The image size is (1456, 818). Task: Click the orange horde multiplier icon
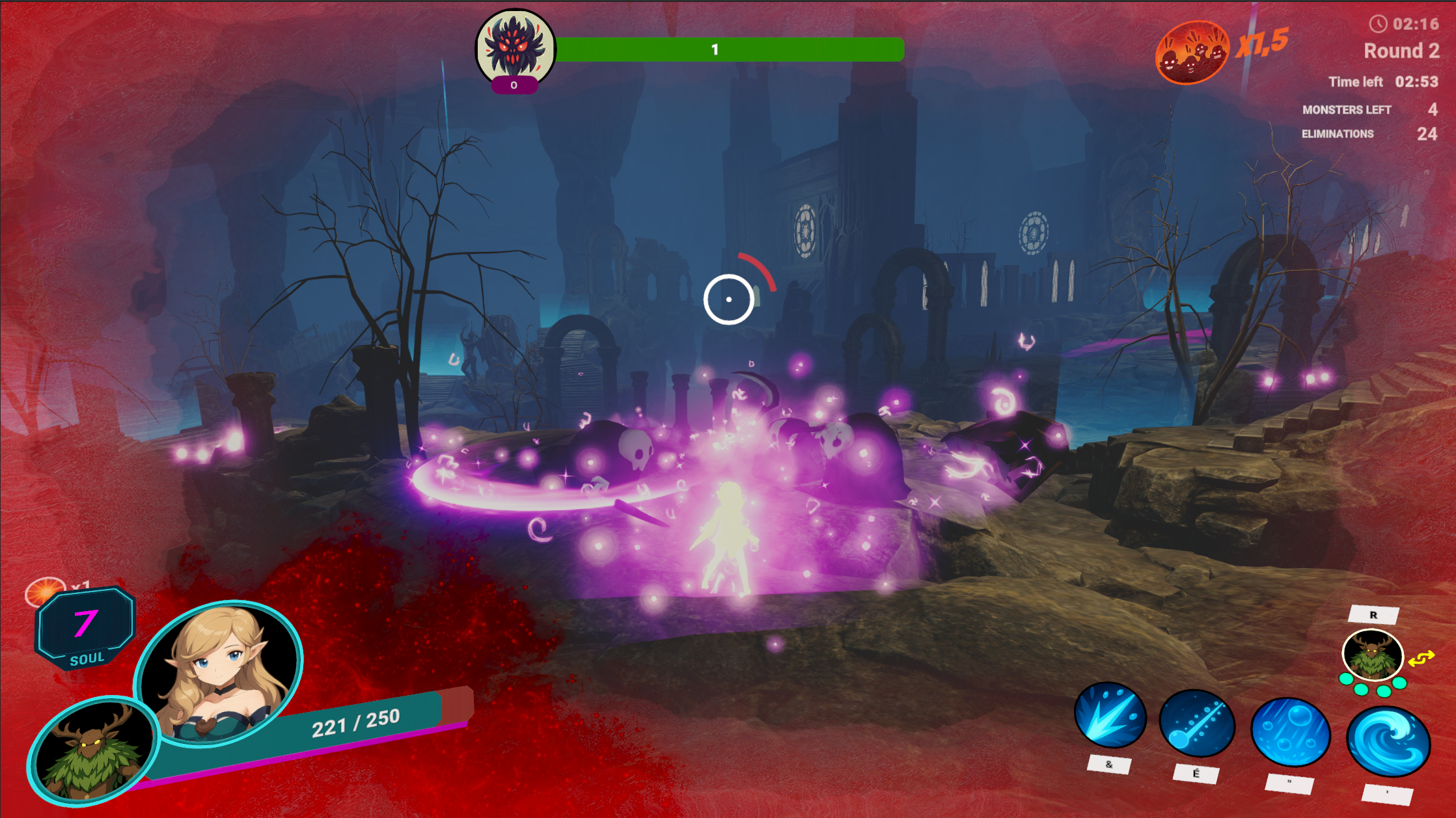1191,53
